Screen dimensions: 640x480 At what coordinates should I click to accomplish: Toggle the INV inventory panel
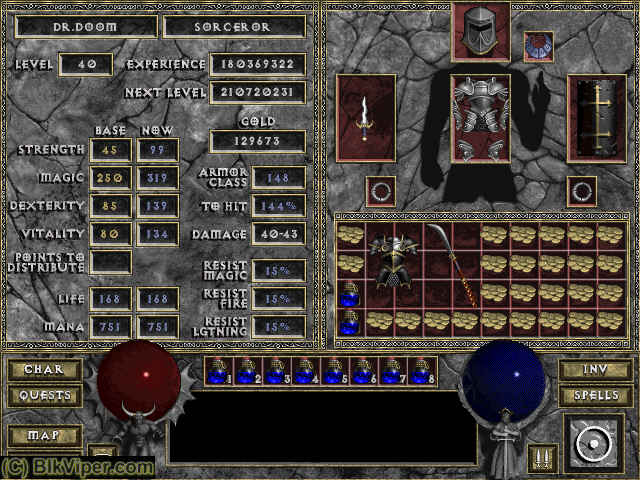click(x=594, y=370)
